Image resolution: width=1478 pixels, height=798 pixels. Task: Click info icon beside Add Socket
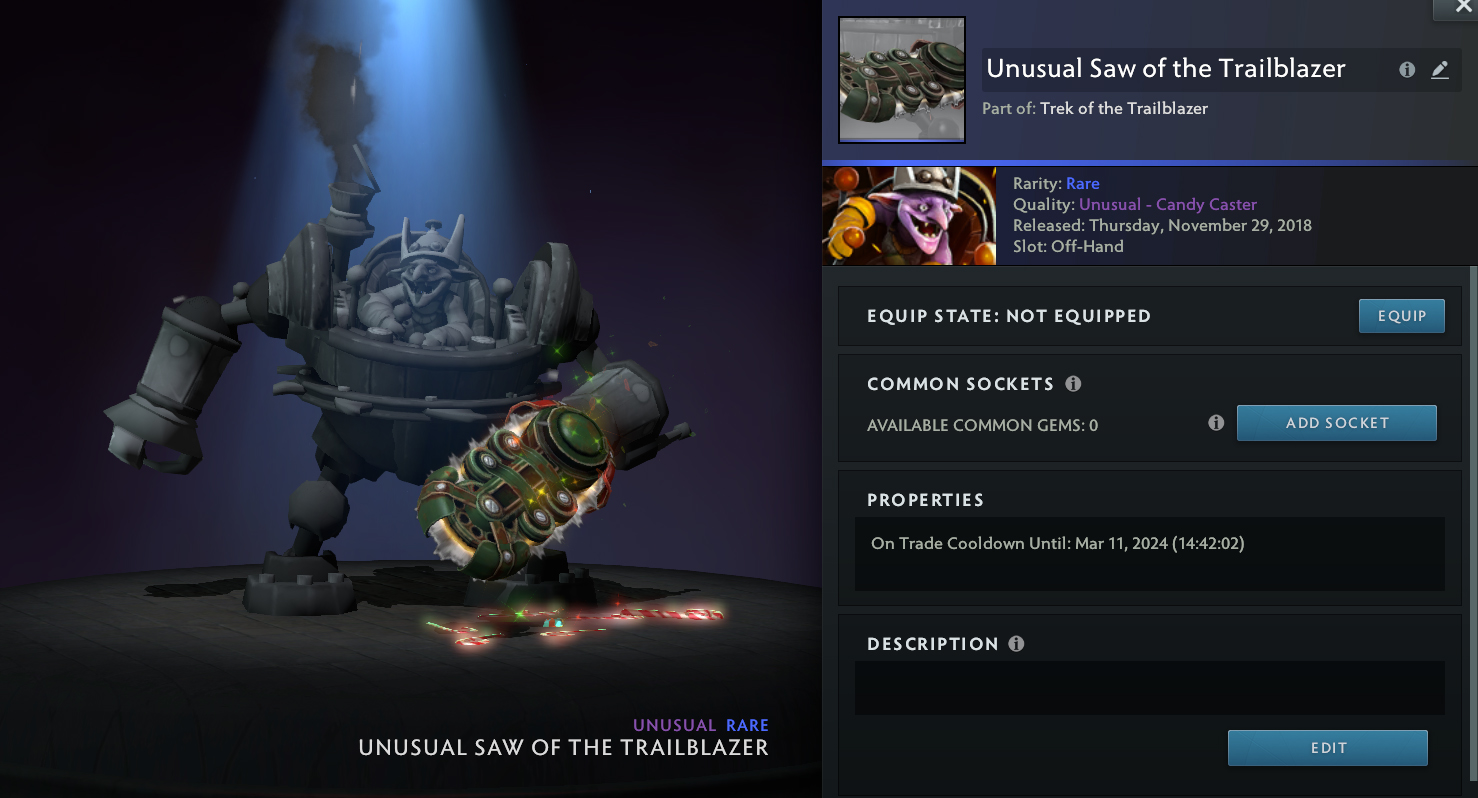(x=1216, y=423)
